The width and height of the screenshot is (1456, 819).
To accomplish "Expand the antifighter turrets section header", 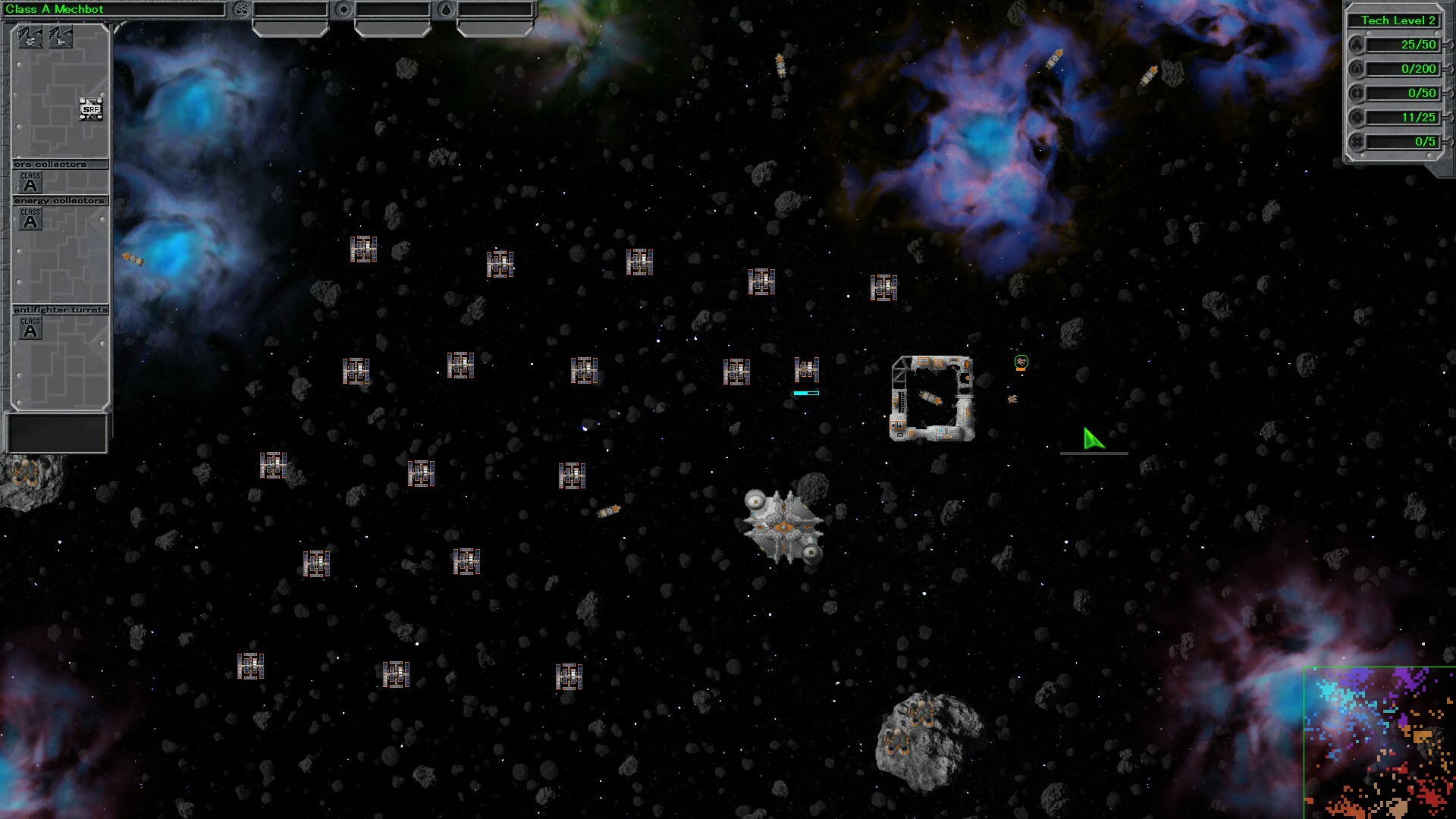I will pyautogui.click(x=61, y=309).
